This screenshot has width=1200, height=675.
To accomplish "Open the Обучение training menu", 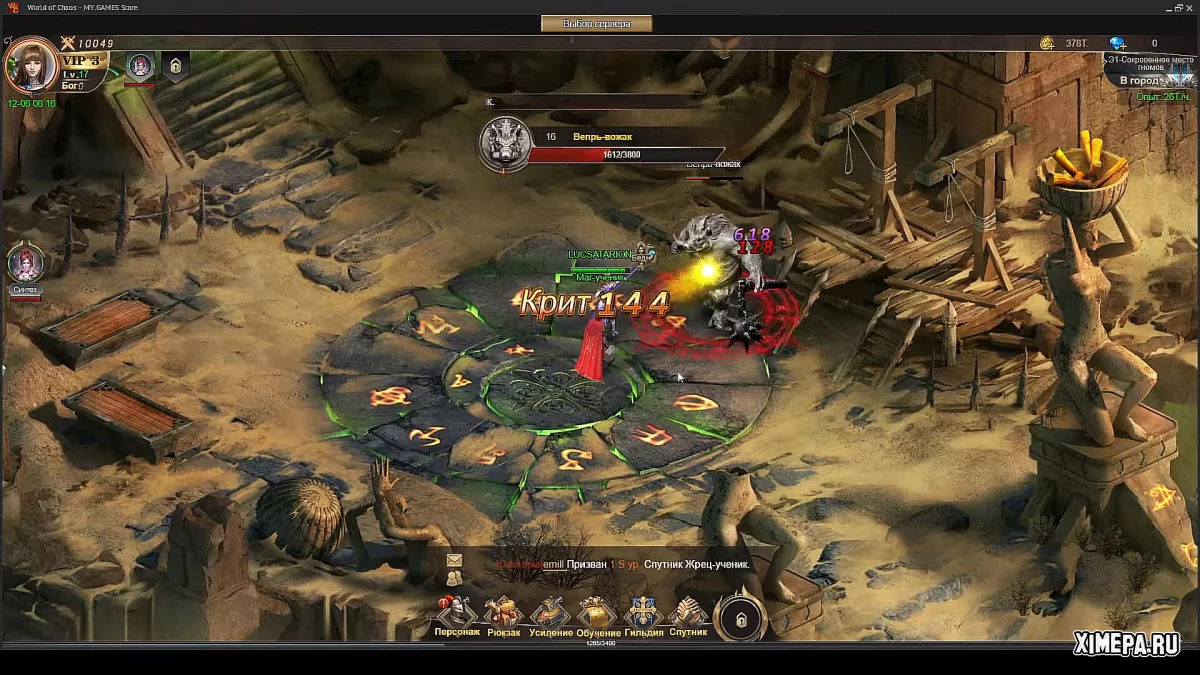I will point(597,614).
